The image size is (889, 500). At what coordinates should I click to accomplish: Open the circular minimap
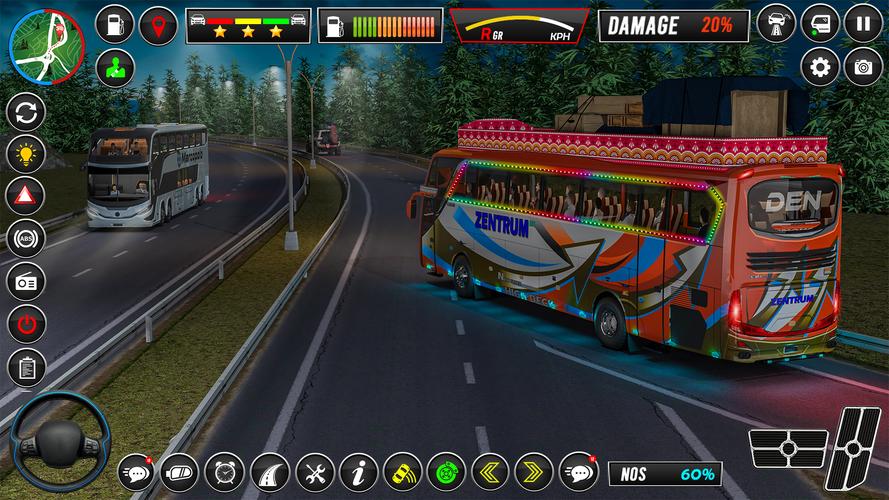point(46,46)
